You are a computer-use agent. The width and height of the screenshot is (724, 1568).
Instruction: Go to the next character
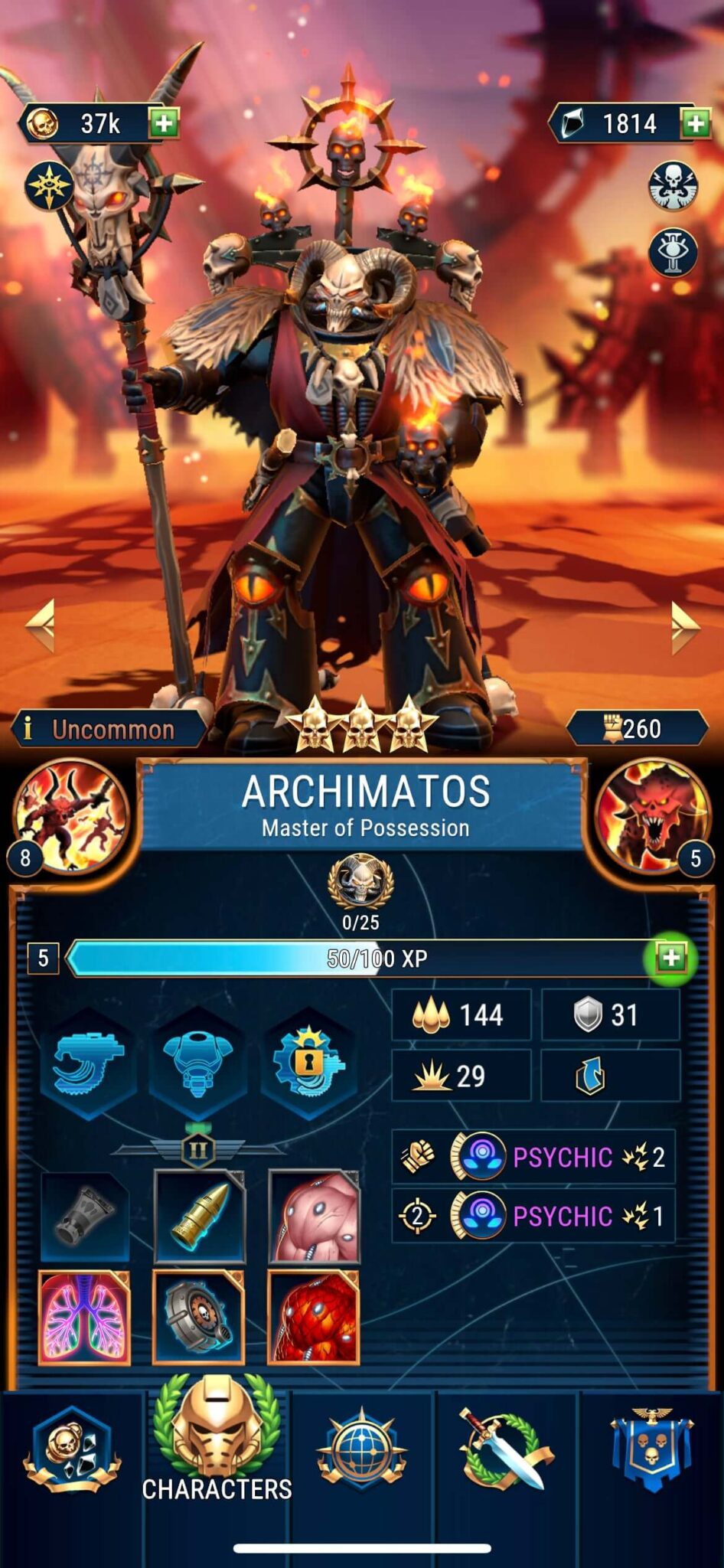pos(683,626)
